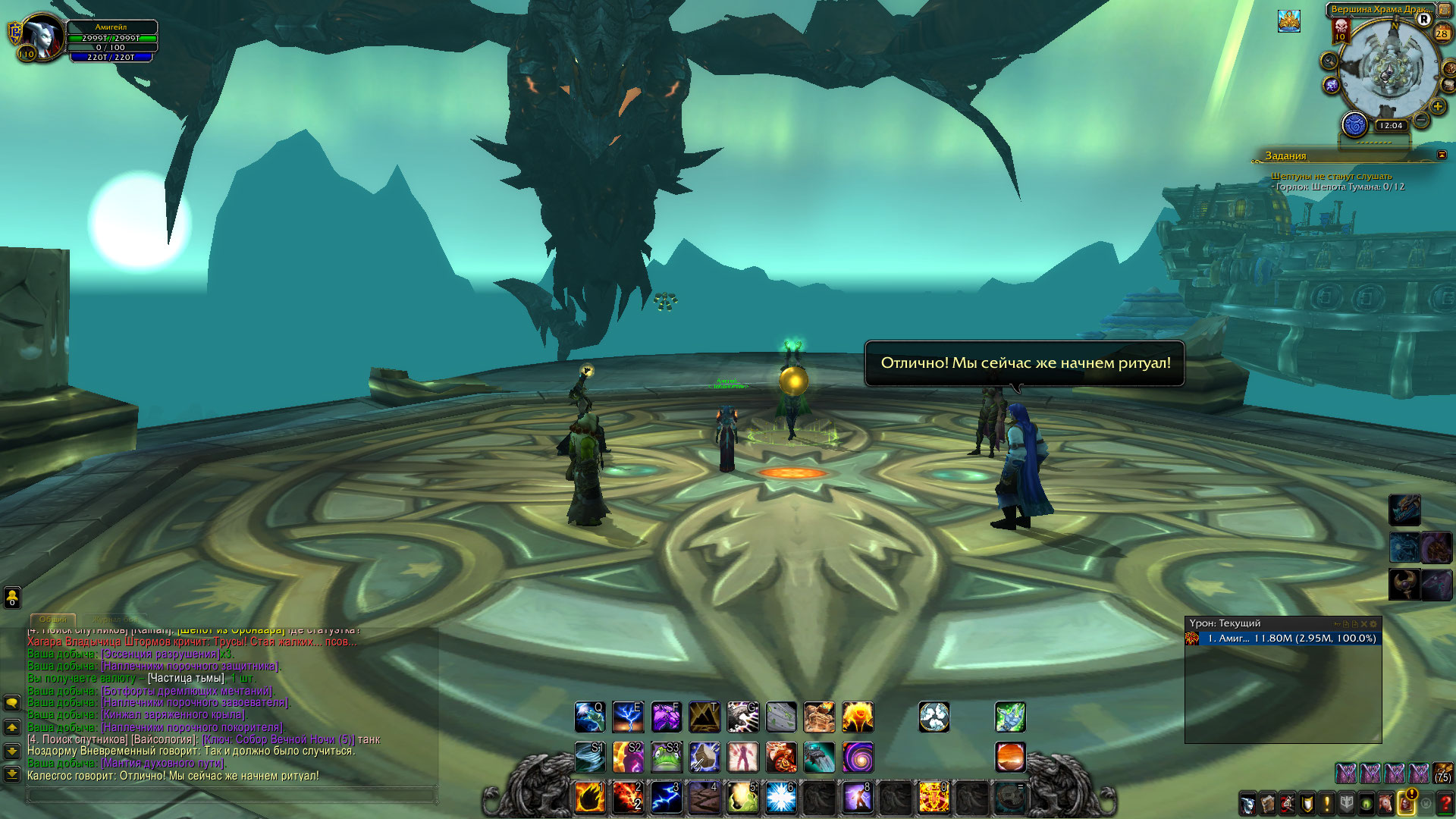Use the frost burst ability in slot 6

[x=780, y=798]
